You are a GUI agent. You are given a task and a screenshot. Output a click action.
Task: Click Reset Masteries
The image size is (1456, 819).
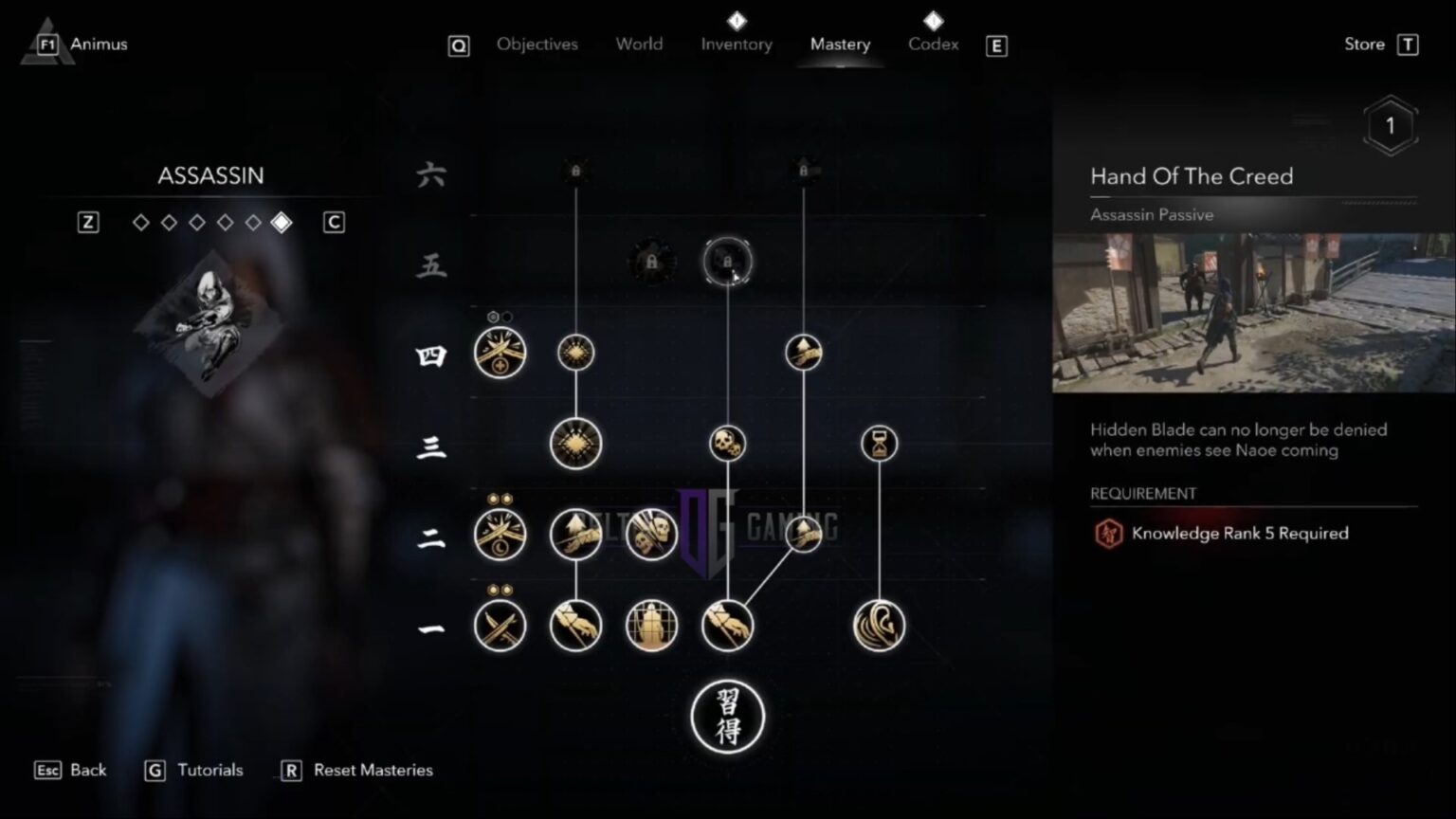coord(373,770)
